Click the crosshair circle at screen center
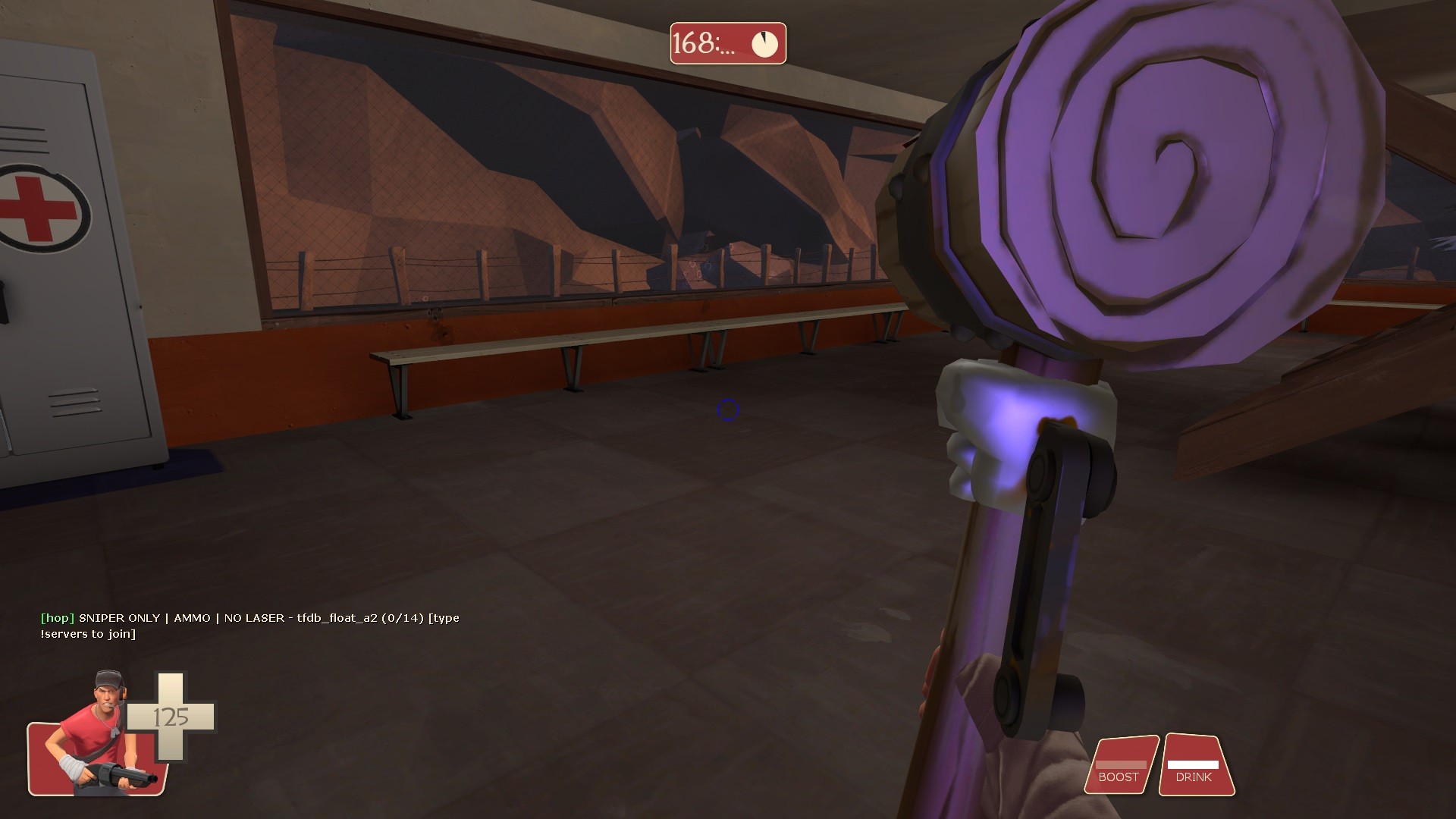Image resolution: width=1456 pixels, height=819 pixels. tap(727, 409)
